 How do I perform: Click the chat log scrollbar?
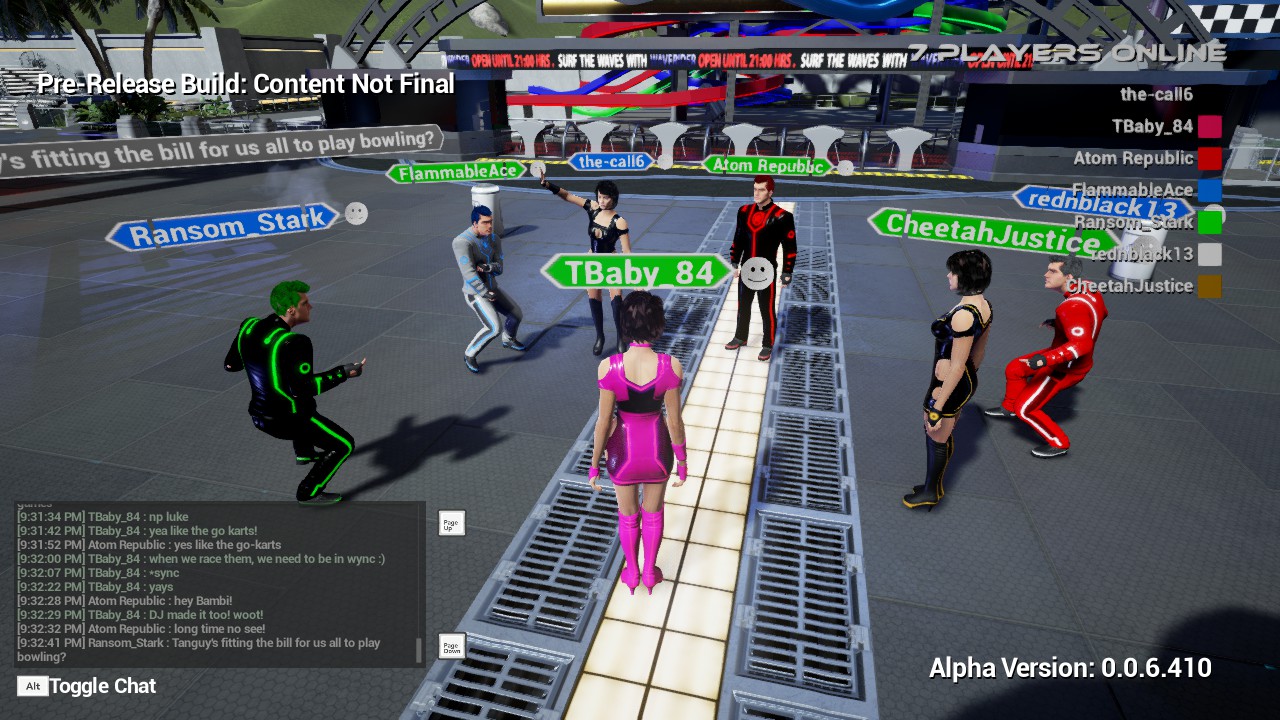(x=419, y=650)
